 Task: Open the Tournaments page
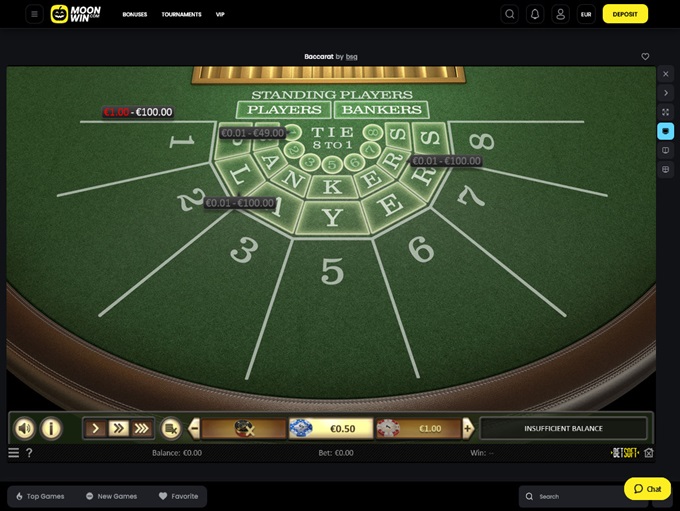pyautogui.click(x=181, y=15)
